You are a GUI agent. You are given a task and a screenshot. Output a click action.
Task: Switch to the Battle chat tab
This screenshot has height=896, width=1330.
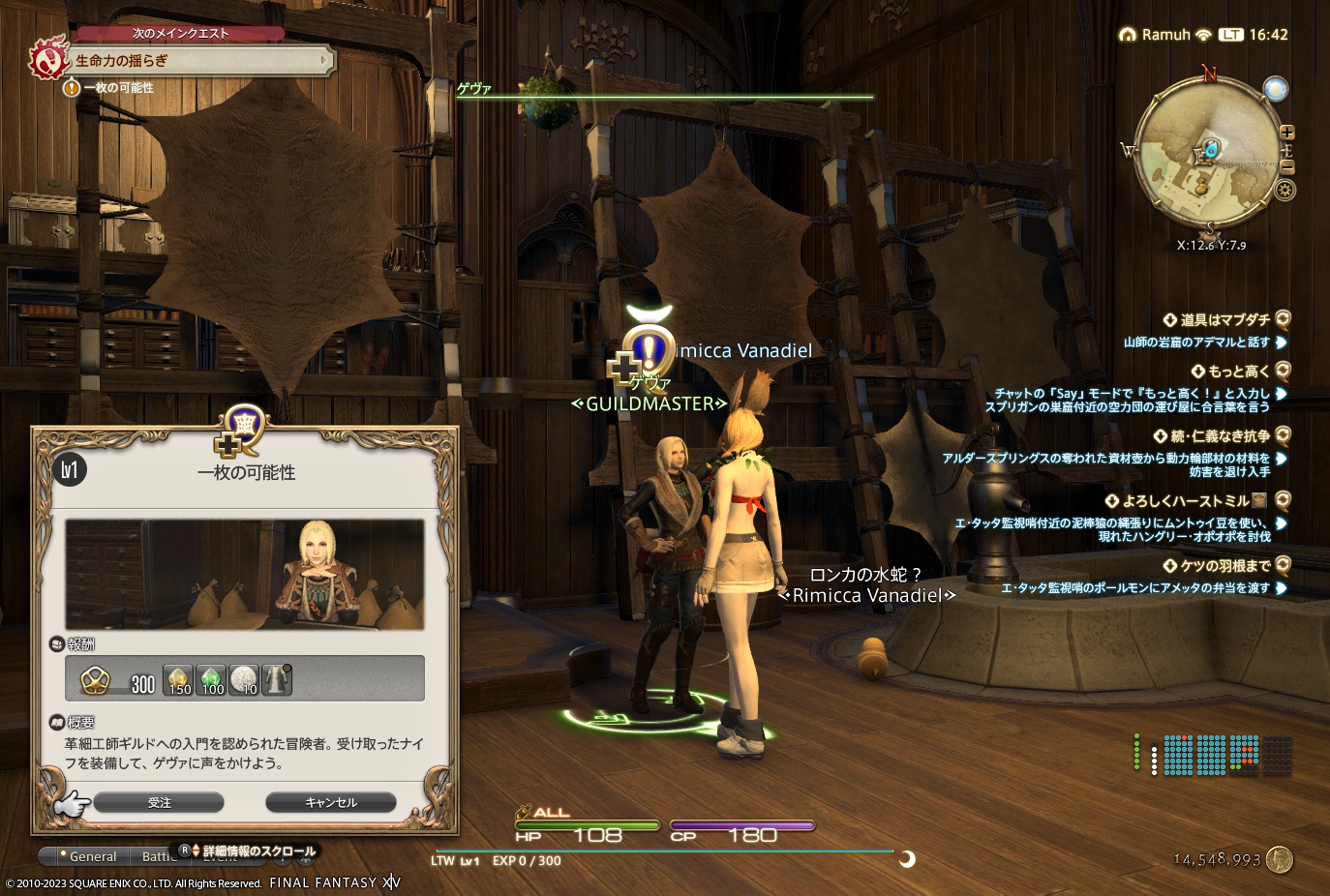[x=157, y=856]
